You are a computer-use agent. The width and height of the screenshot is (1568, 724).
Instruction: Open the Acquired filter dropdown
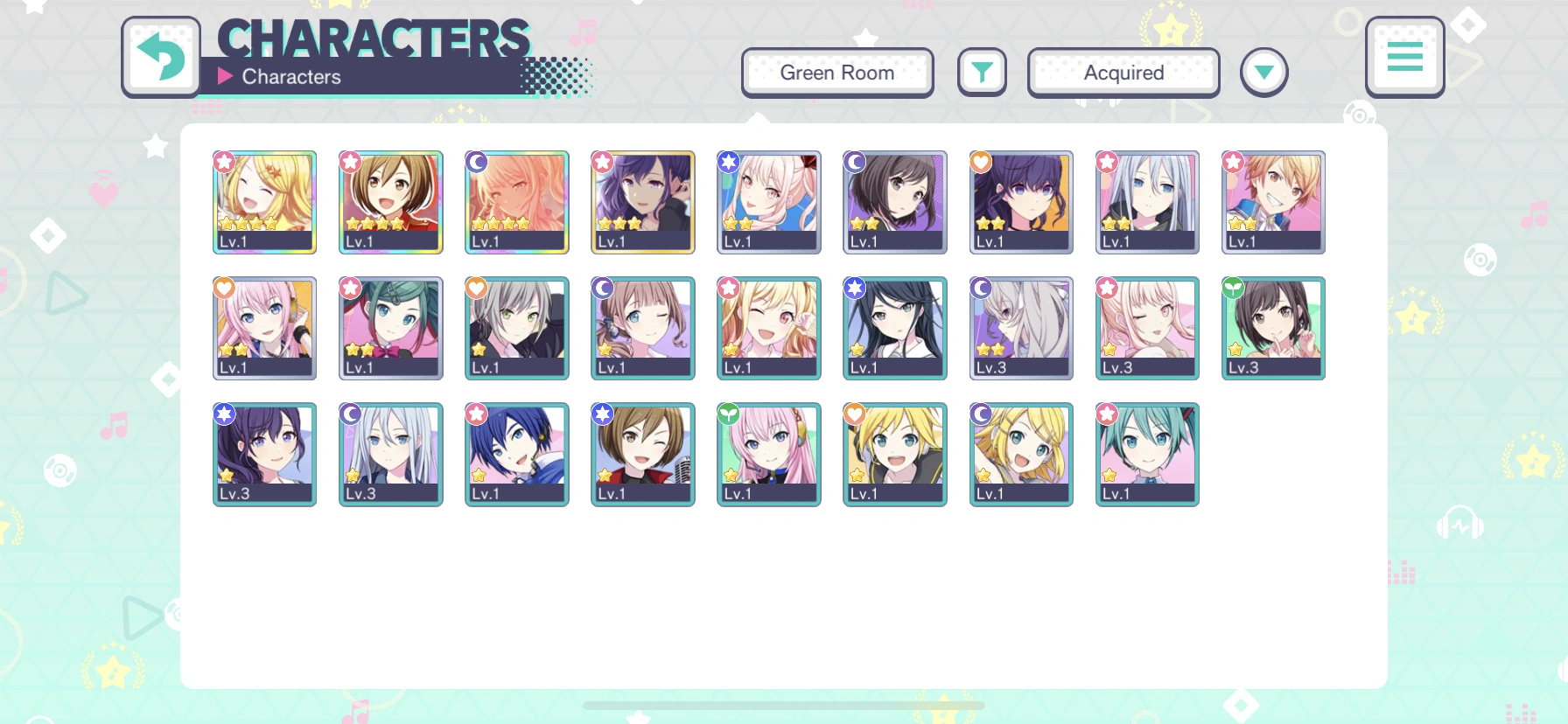pyautogui.click(x=1123, y=73)
